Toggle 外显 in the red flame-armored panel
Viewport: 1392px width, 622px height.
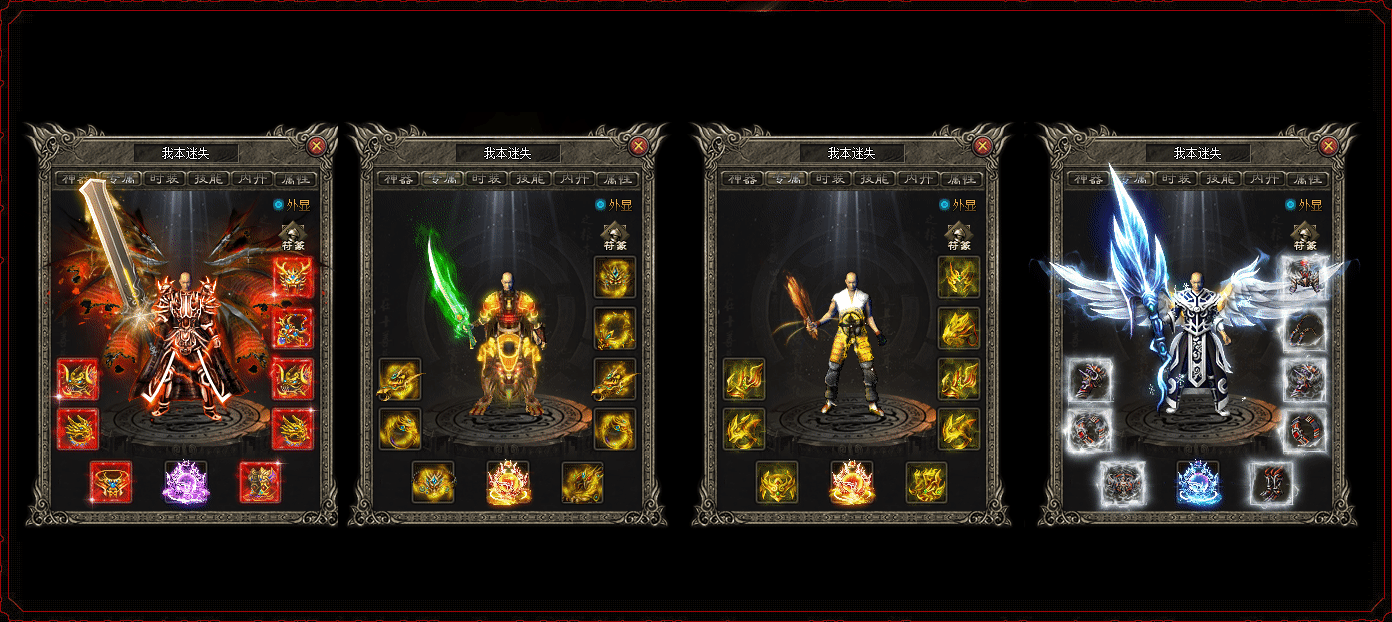pos(279,205)
